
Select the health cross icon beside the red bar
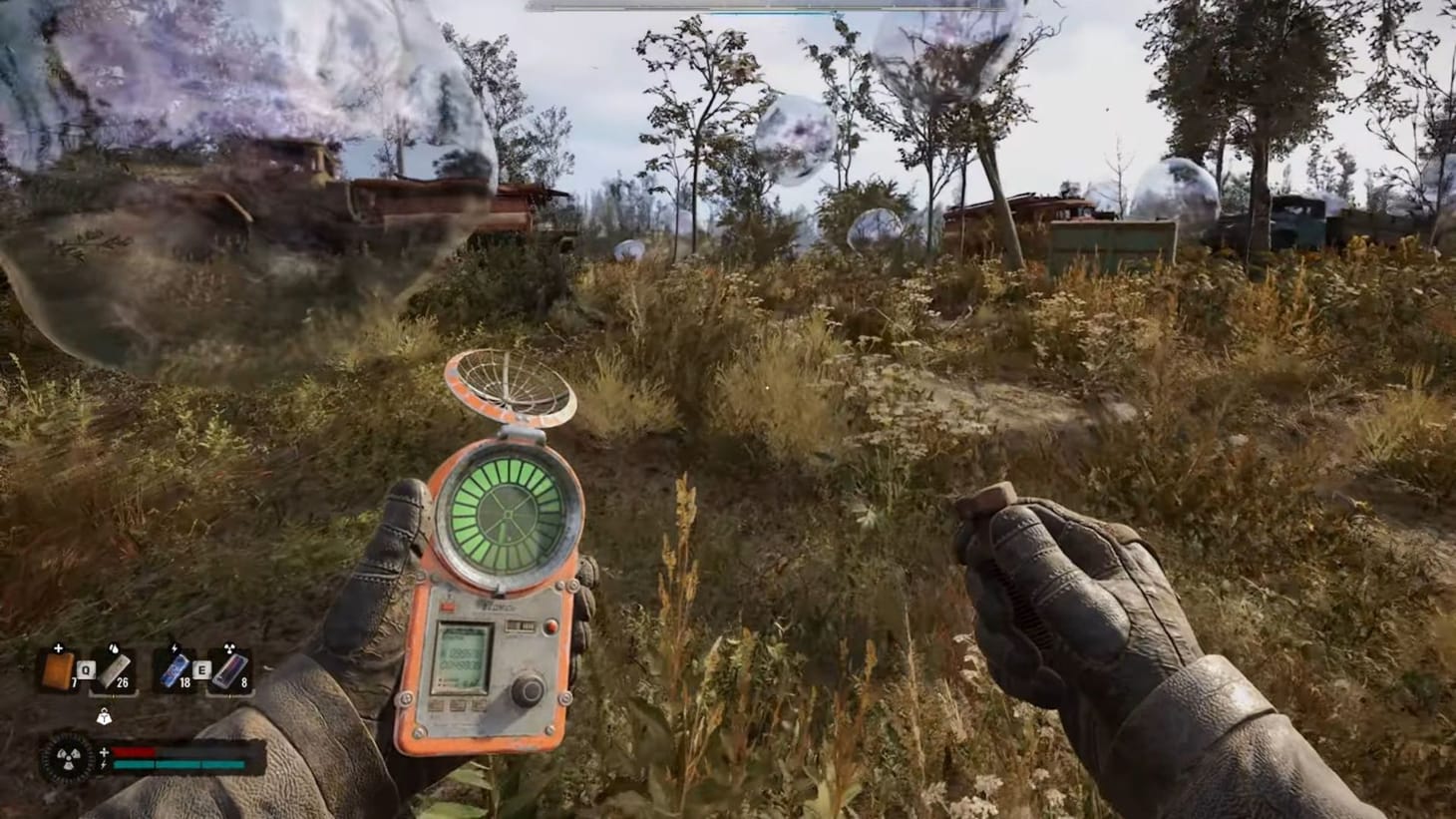(x=105, y=751)
